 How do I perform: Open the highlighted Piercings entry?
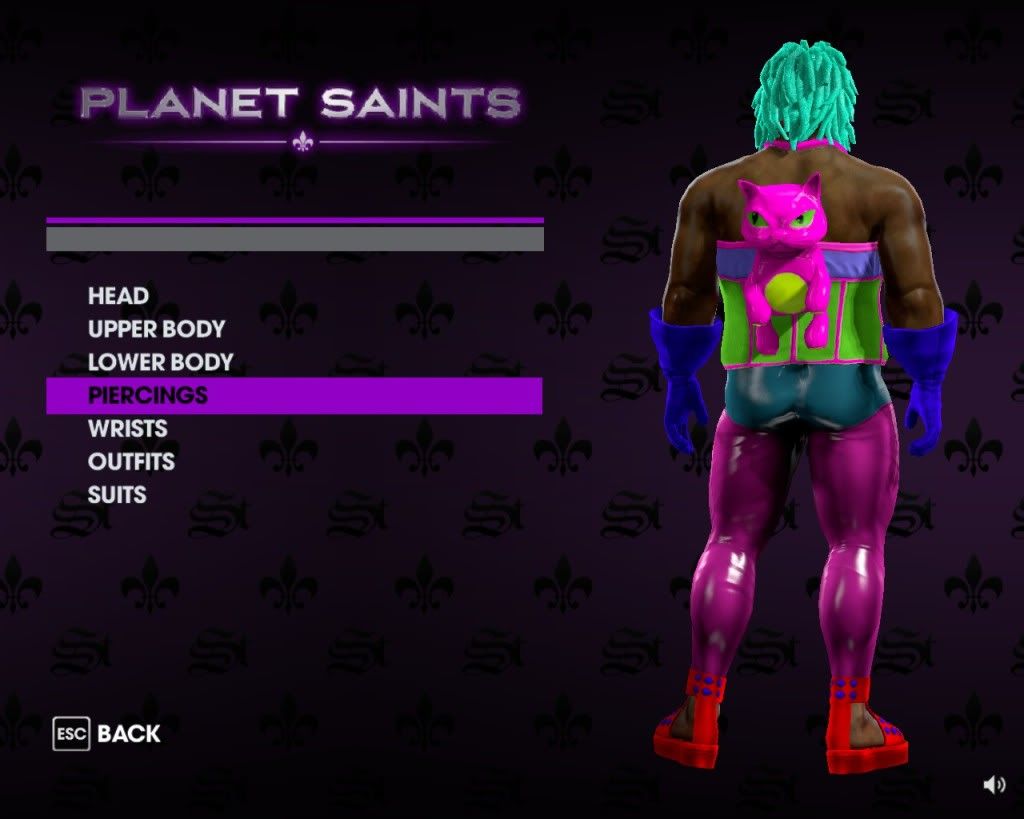(x=148, y=395)
